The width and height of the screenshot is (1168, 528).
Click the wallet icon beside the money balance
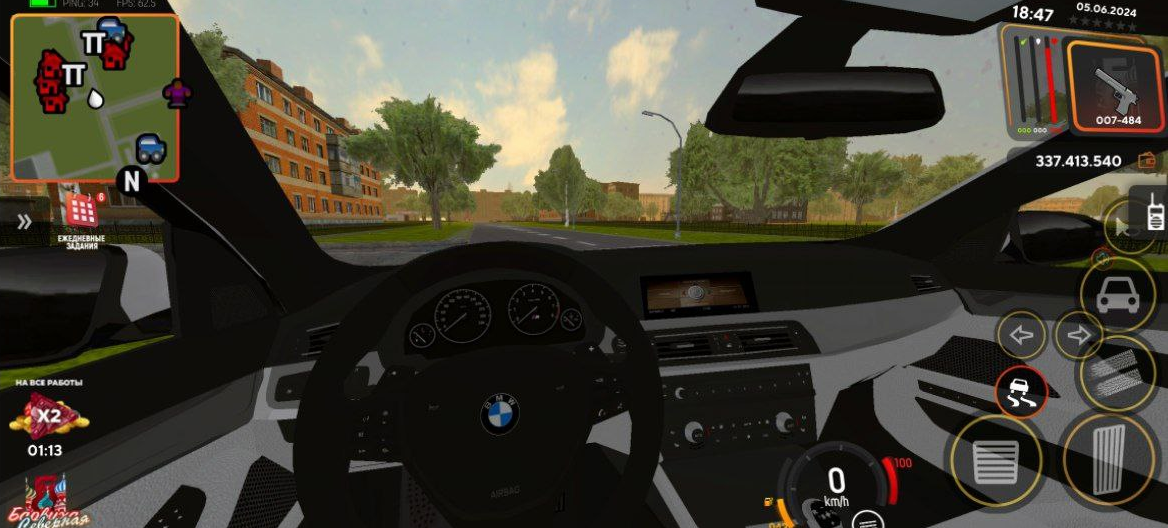1146,160
